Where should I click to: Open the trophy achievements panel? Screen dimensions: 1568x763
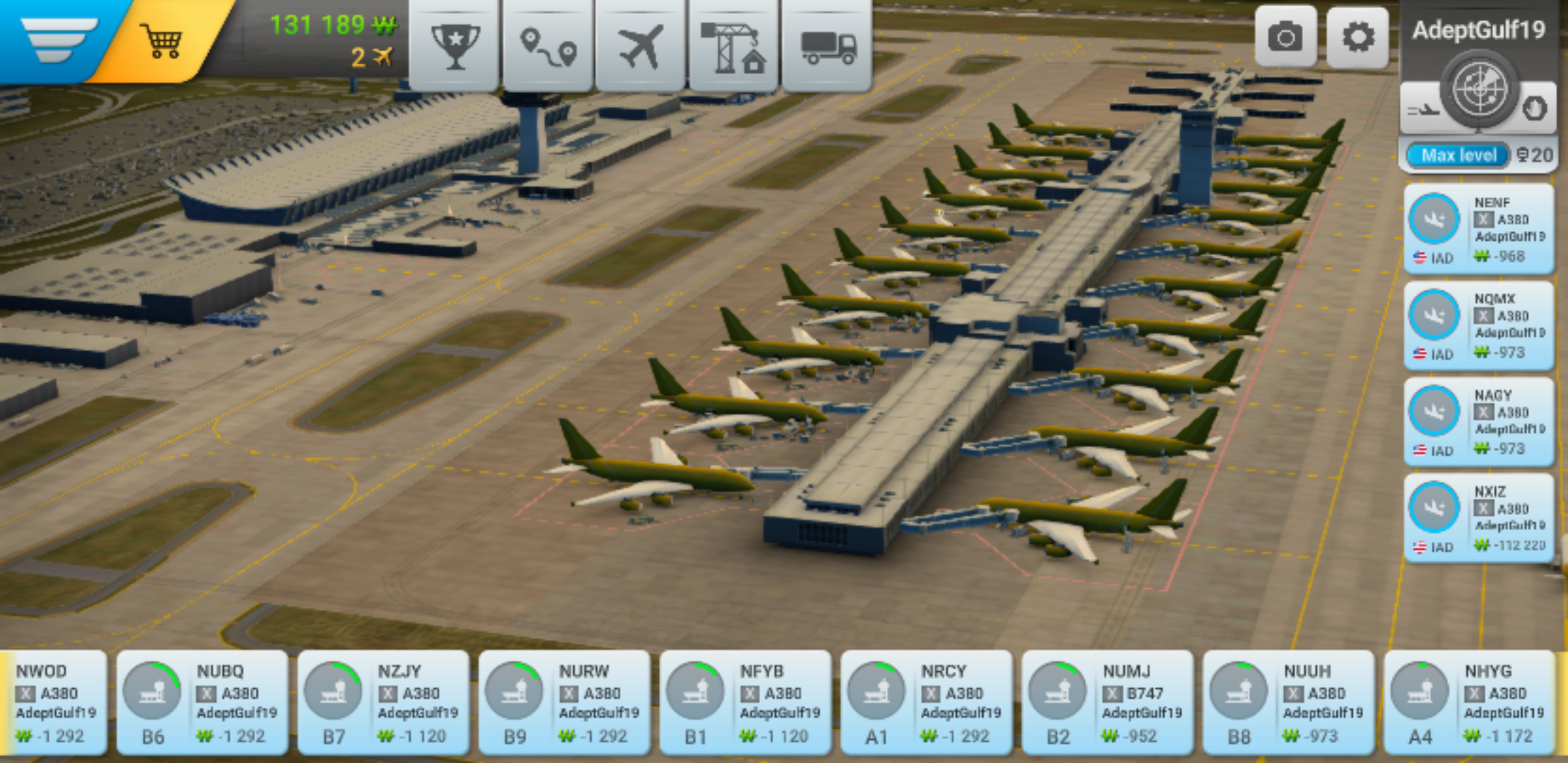455,46
